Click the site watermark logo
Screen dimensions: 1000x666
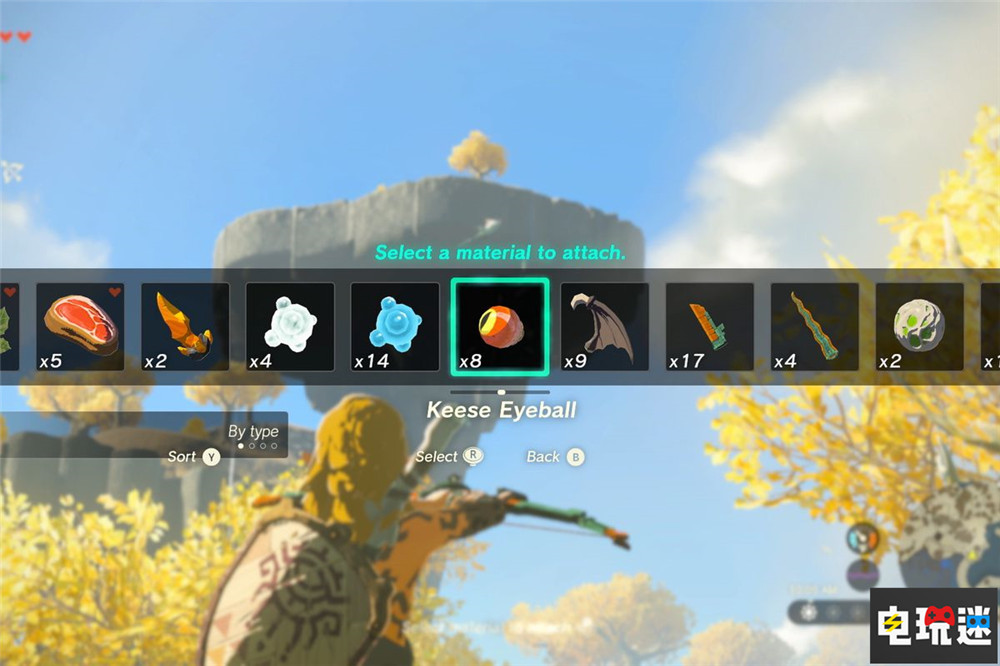pos(933,622)
